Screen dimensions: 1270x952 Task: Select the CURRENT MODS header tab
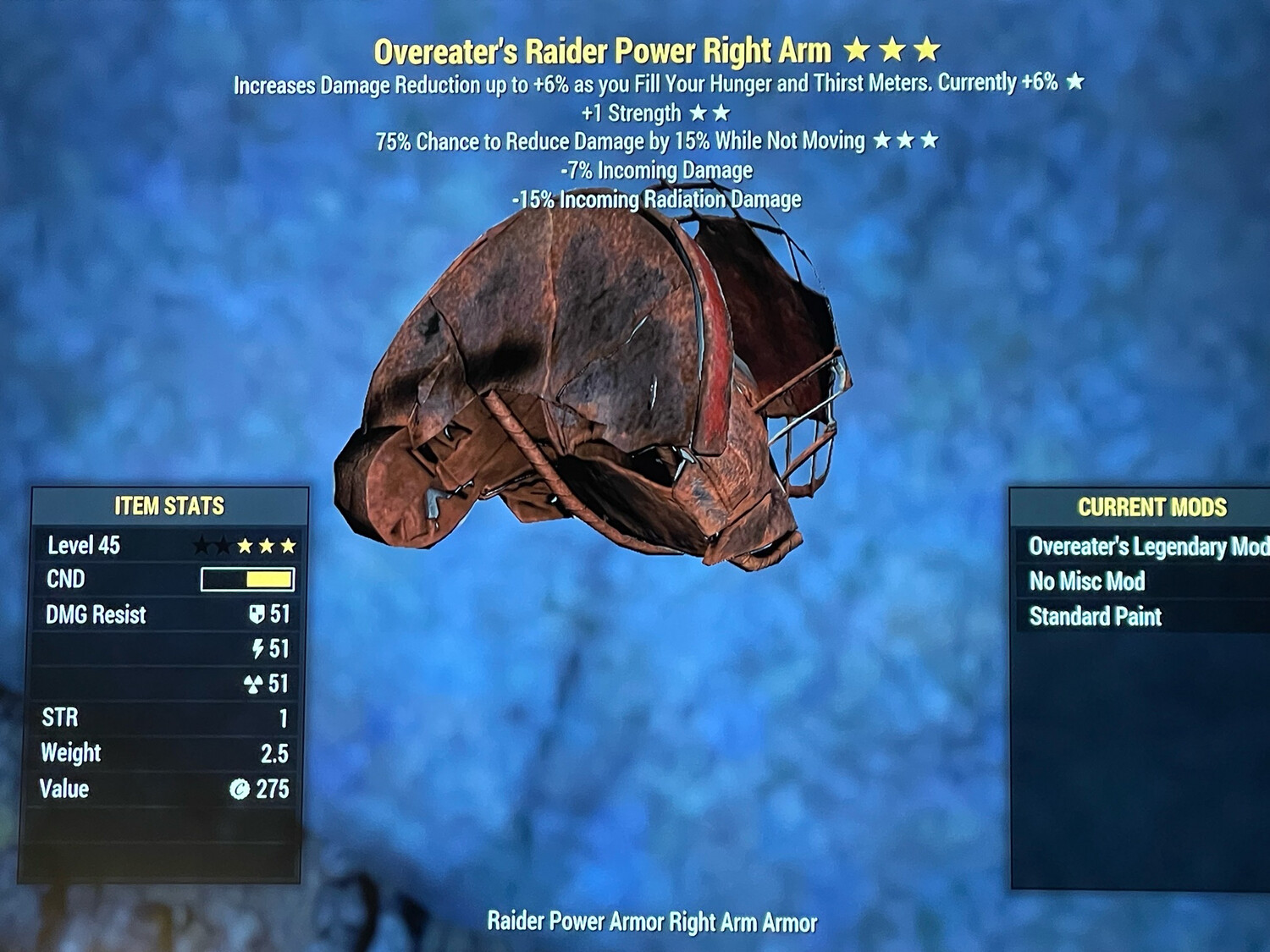click(1153, 508)
